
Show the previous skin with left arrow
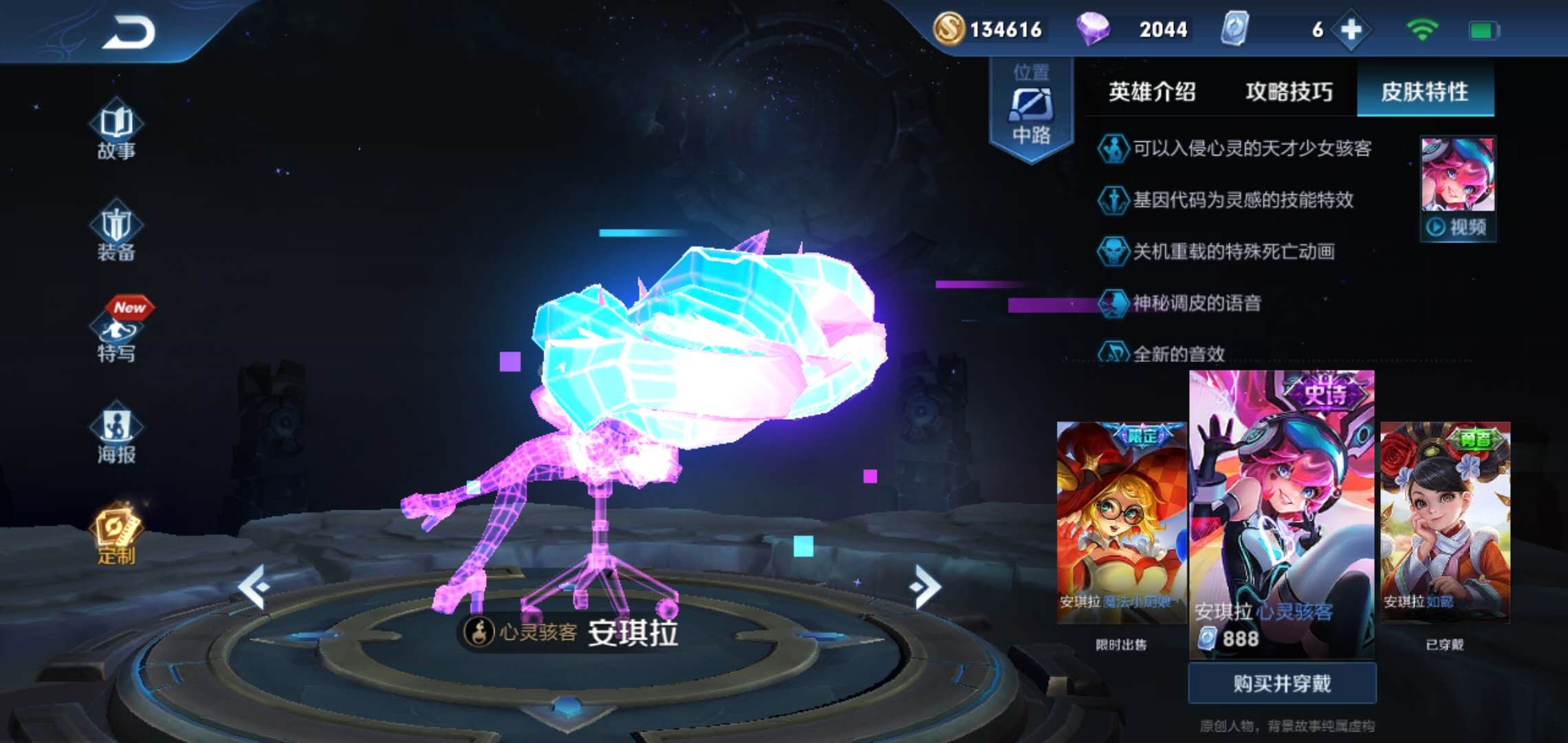(253, 587)
